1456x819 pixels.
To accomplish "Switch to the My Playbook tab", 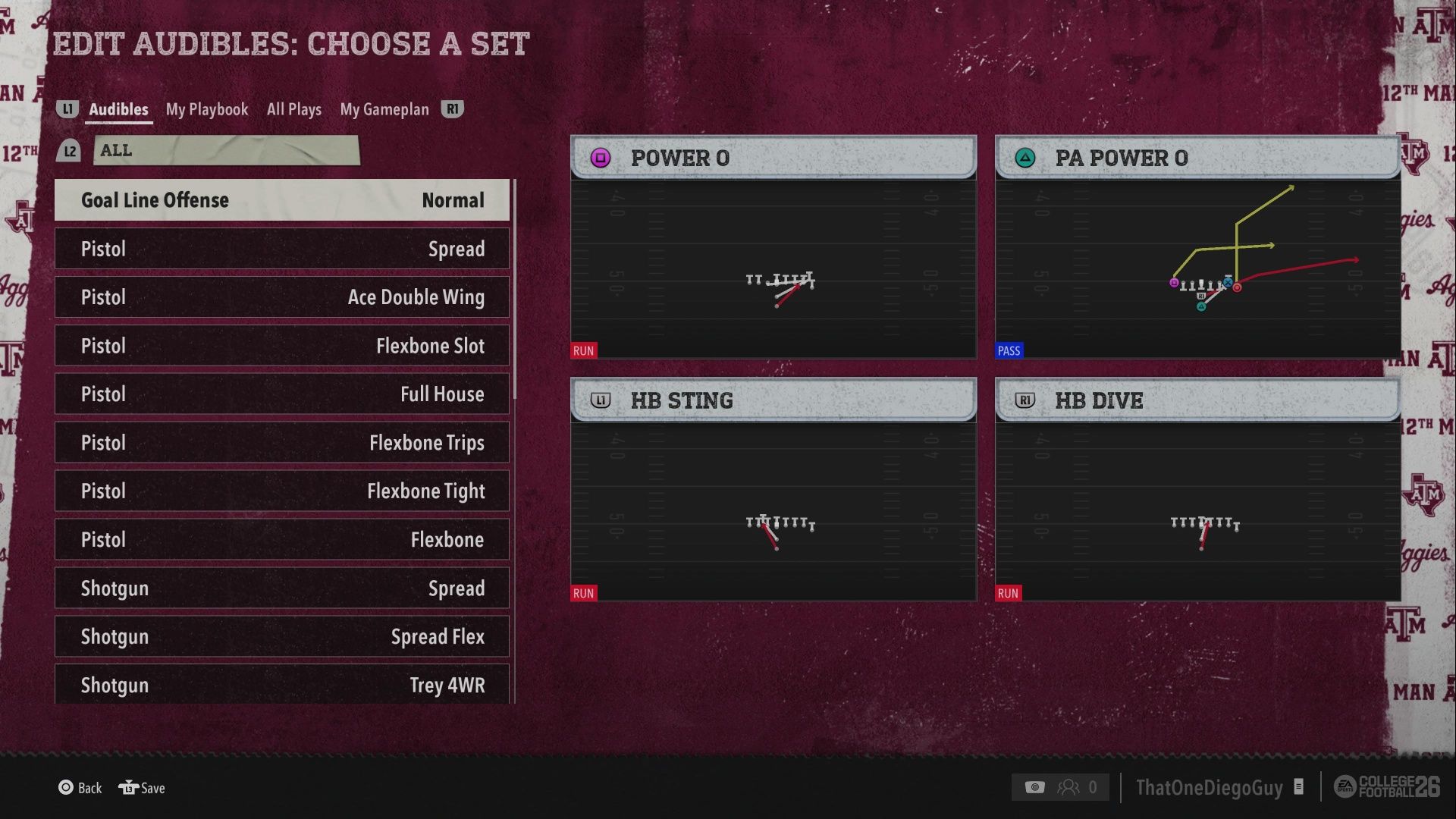I will (206, 109).
